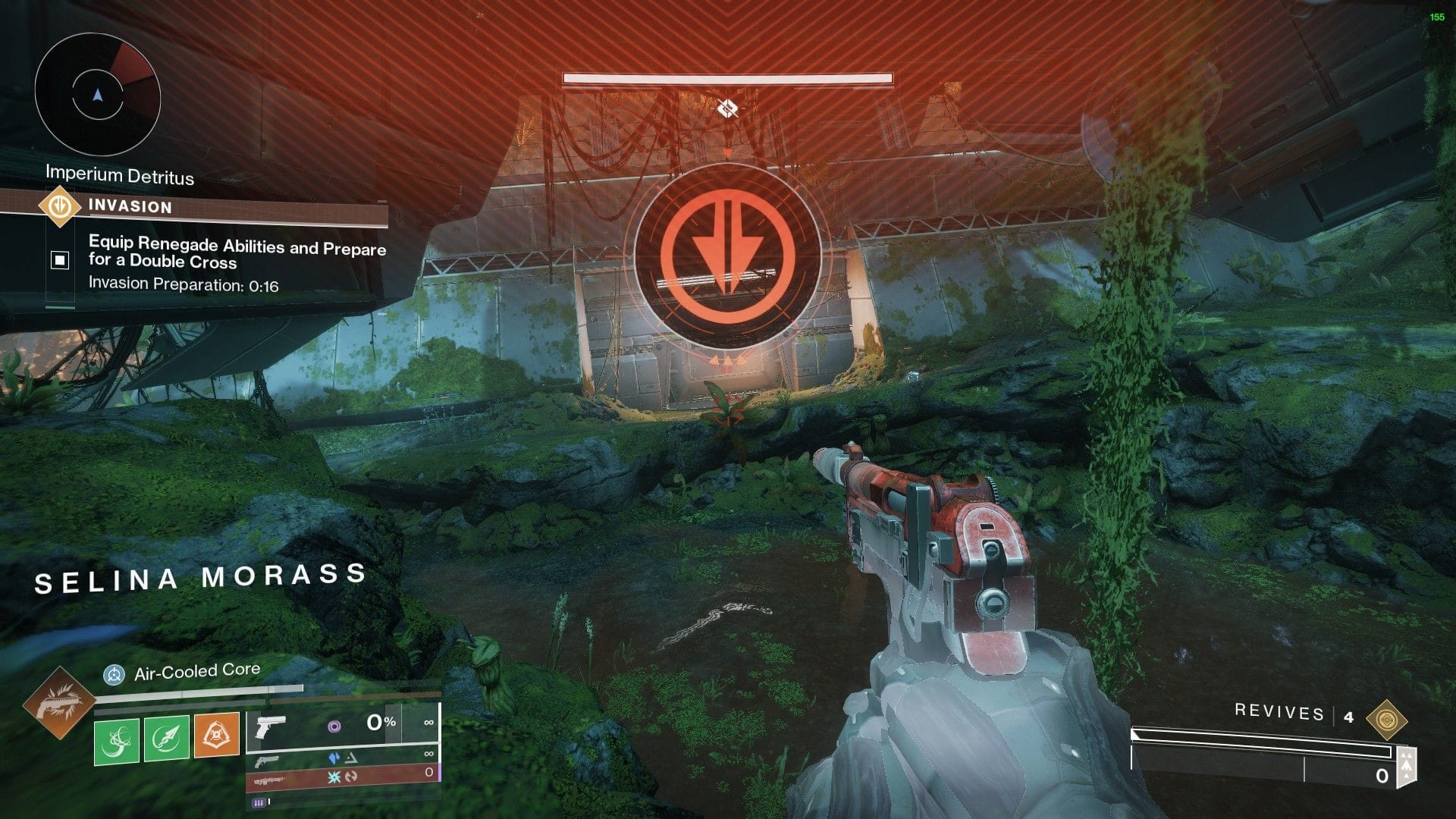Click the gold diamond icon beside Revives
The image size is (1456, 819).
pyautogui.click(x=1388, y=717)
